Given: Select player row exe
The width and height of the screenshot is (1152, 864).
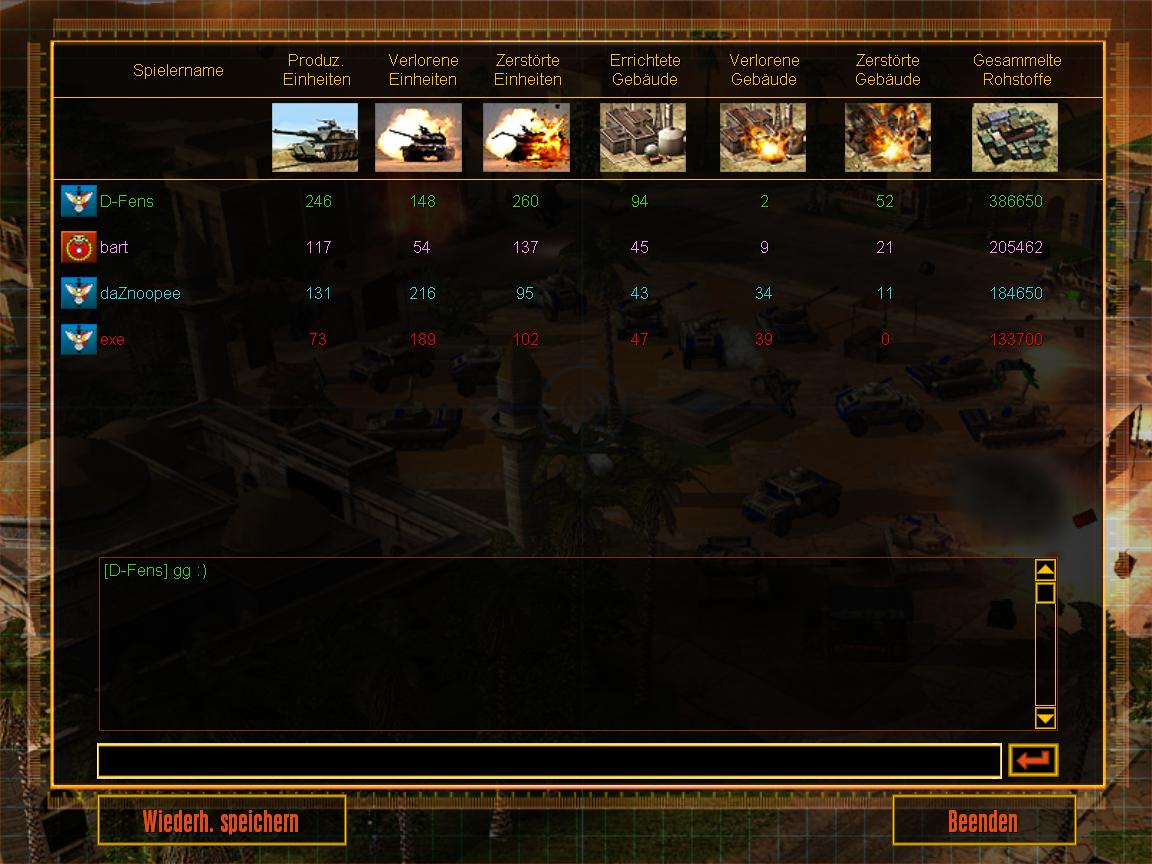Looking at the screenshot, I should 112,339.
